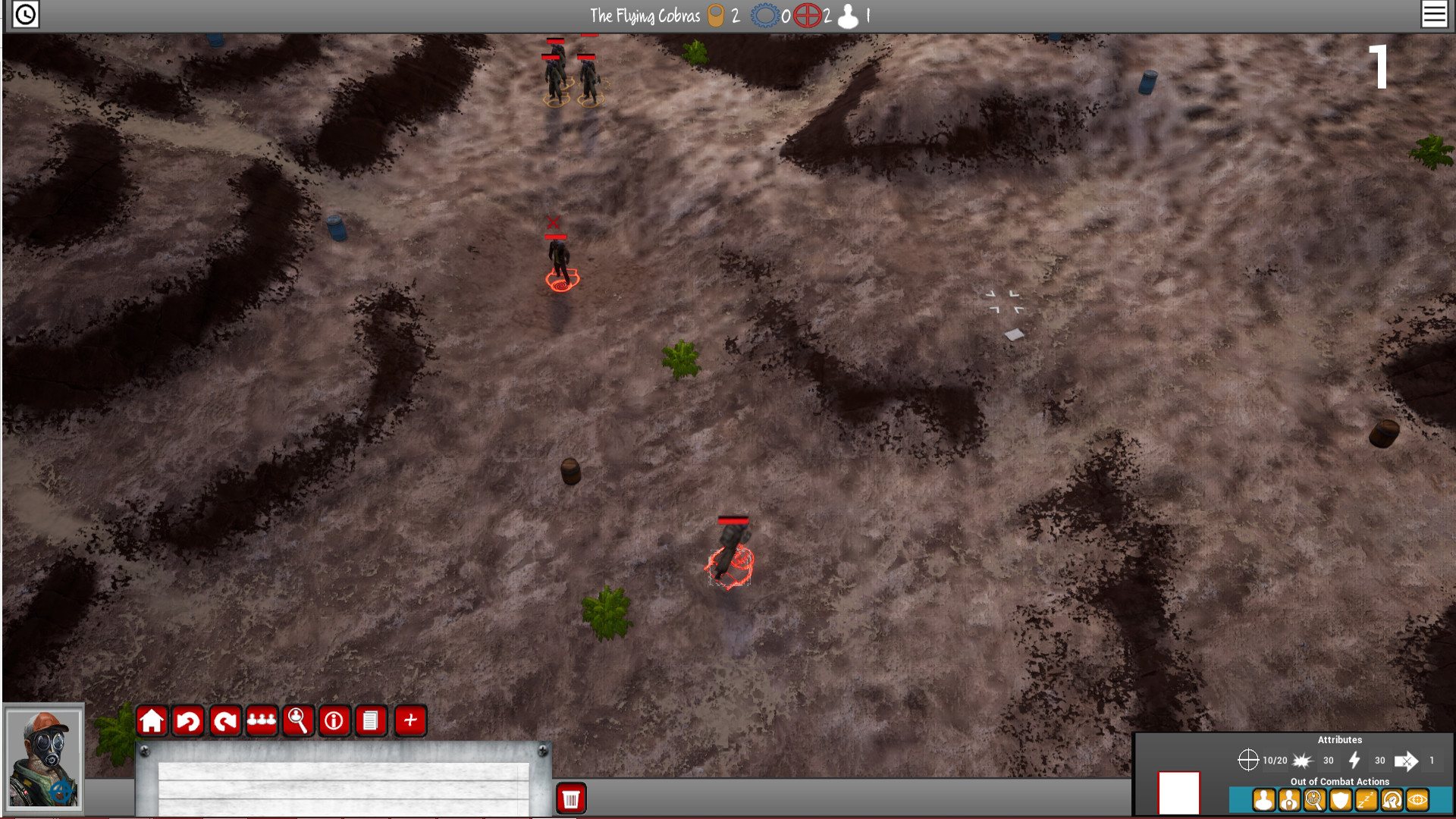
Task: Open the document notes button
Action: point(371,720)
